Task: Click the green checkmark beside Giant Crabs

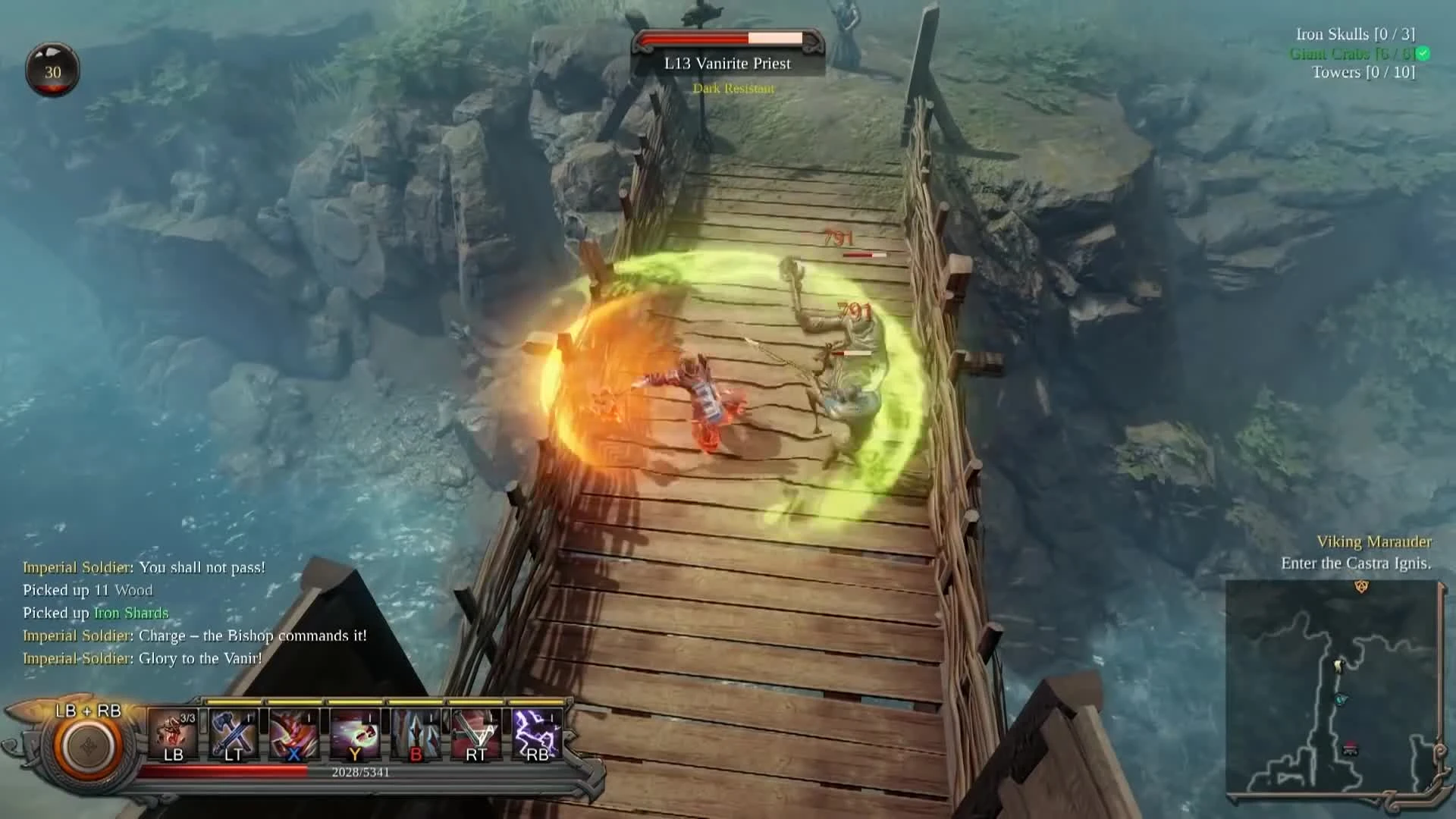Action: (1425, 54)
